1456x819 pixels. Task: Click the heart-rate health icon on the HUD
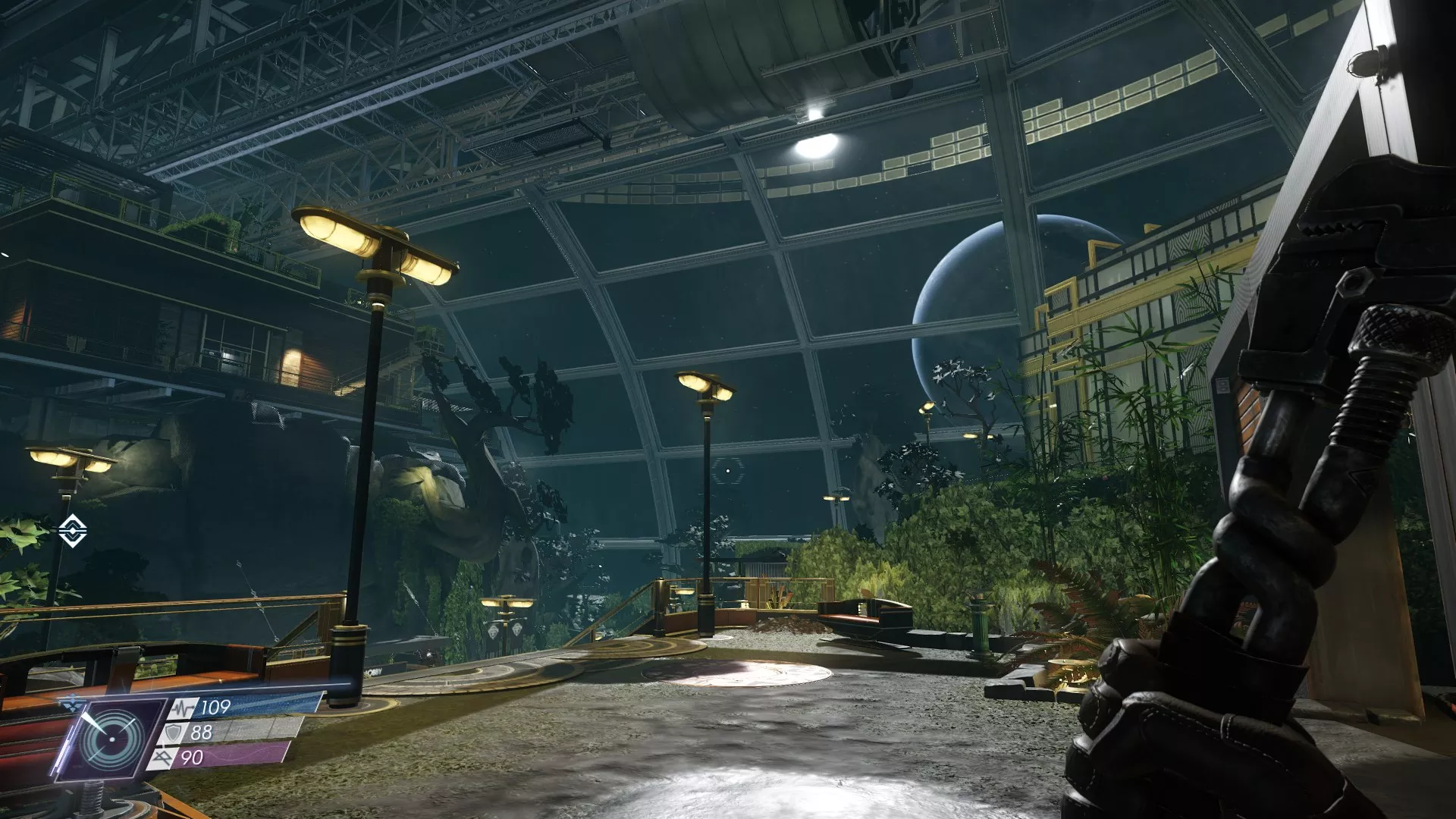181,708
